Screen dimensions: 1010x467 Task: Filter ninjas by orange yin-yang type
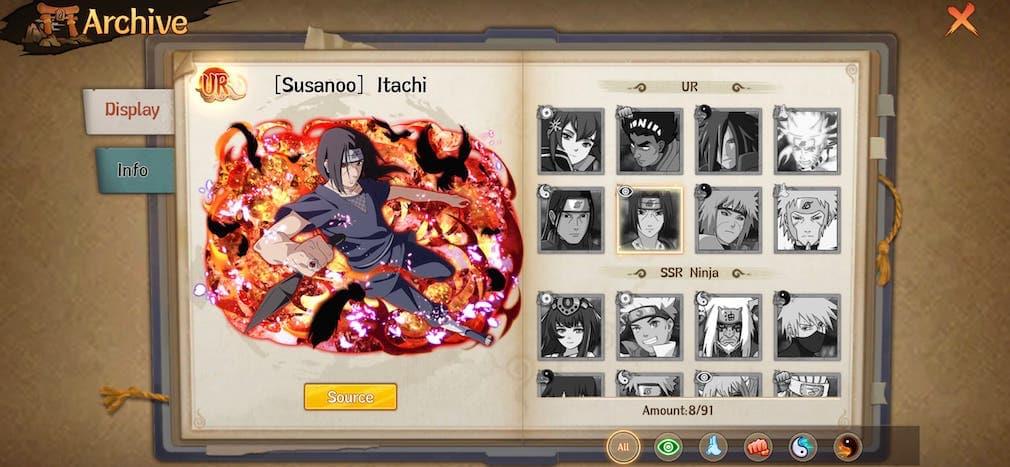click(x=847, y=446)
